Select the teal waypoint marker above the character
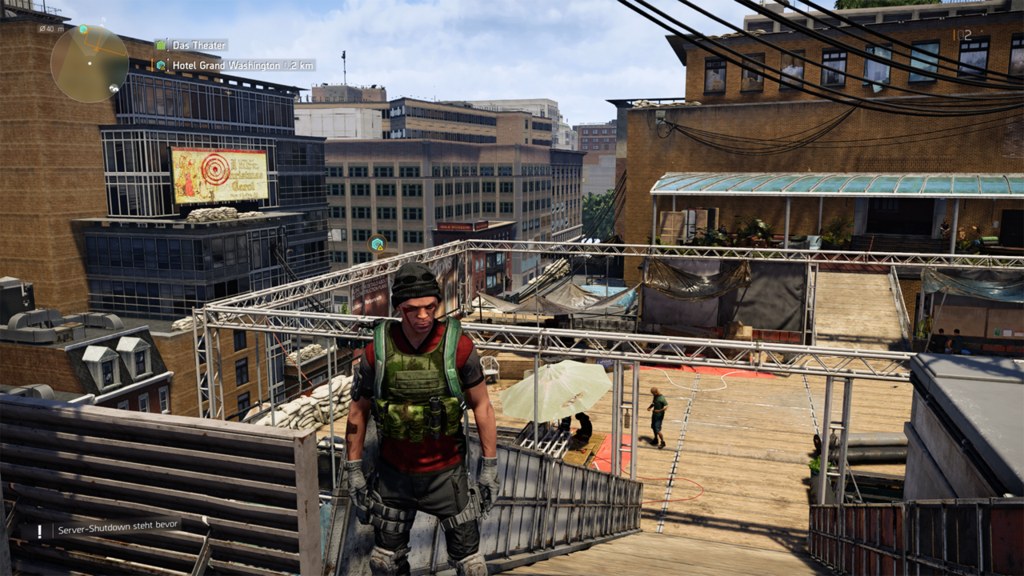 [x=377, y=243]
